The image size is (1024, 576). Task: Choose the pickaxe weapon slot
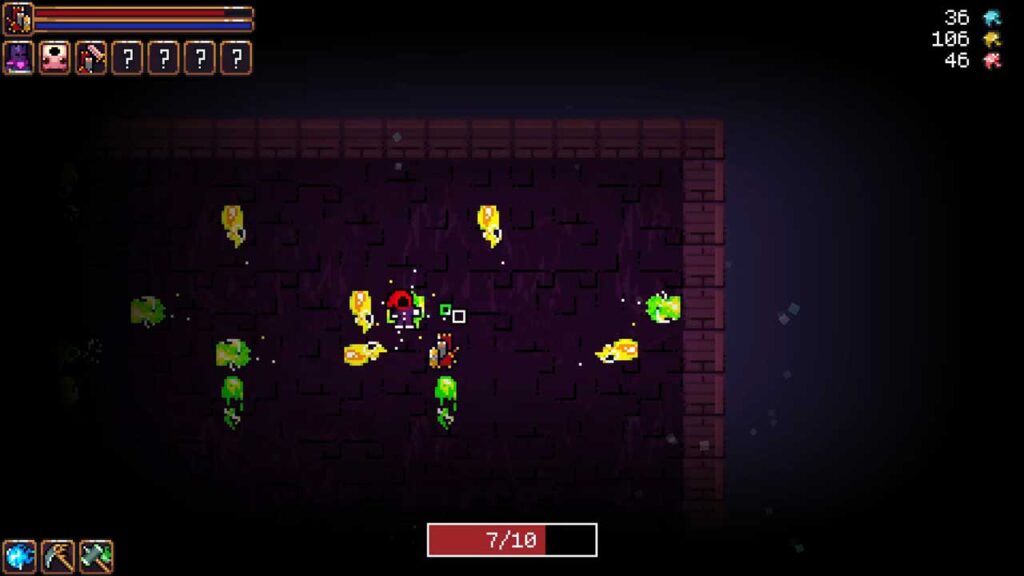58,556
